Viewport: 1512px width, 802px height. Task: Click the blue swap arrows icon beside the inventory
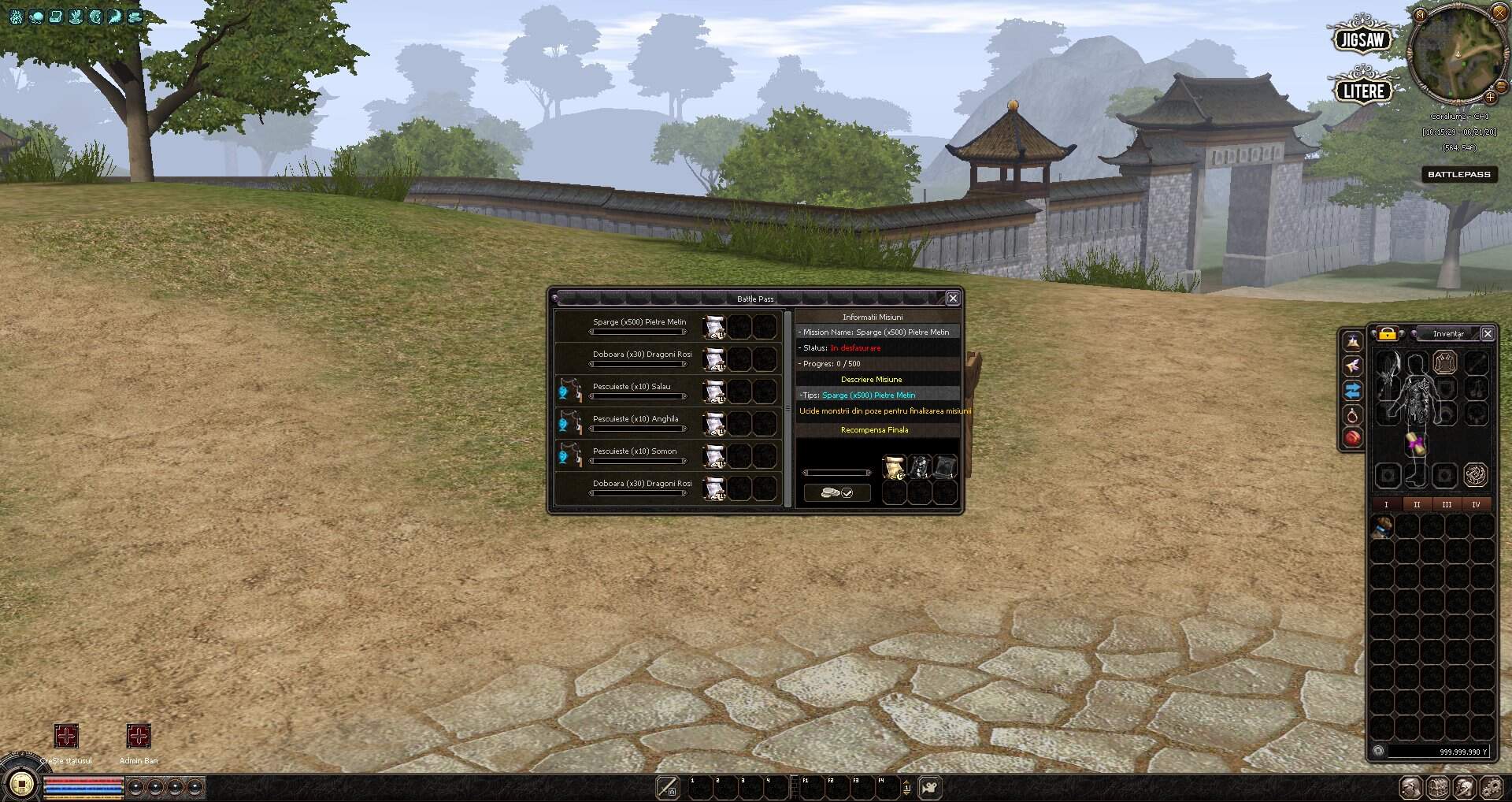click(1352, 391)
